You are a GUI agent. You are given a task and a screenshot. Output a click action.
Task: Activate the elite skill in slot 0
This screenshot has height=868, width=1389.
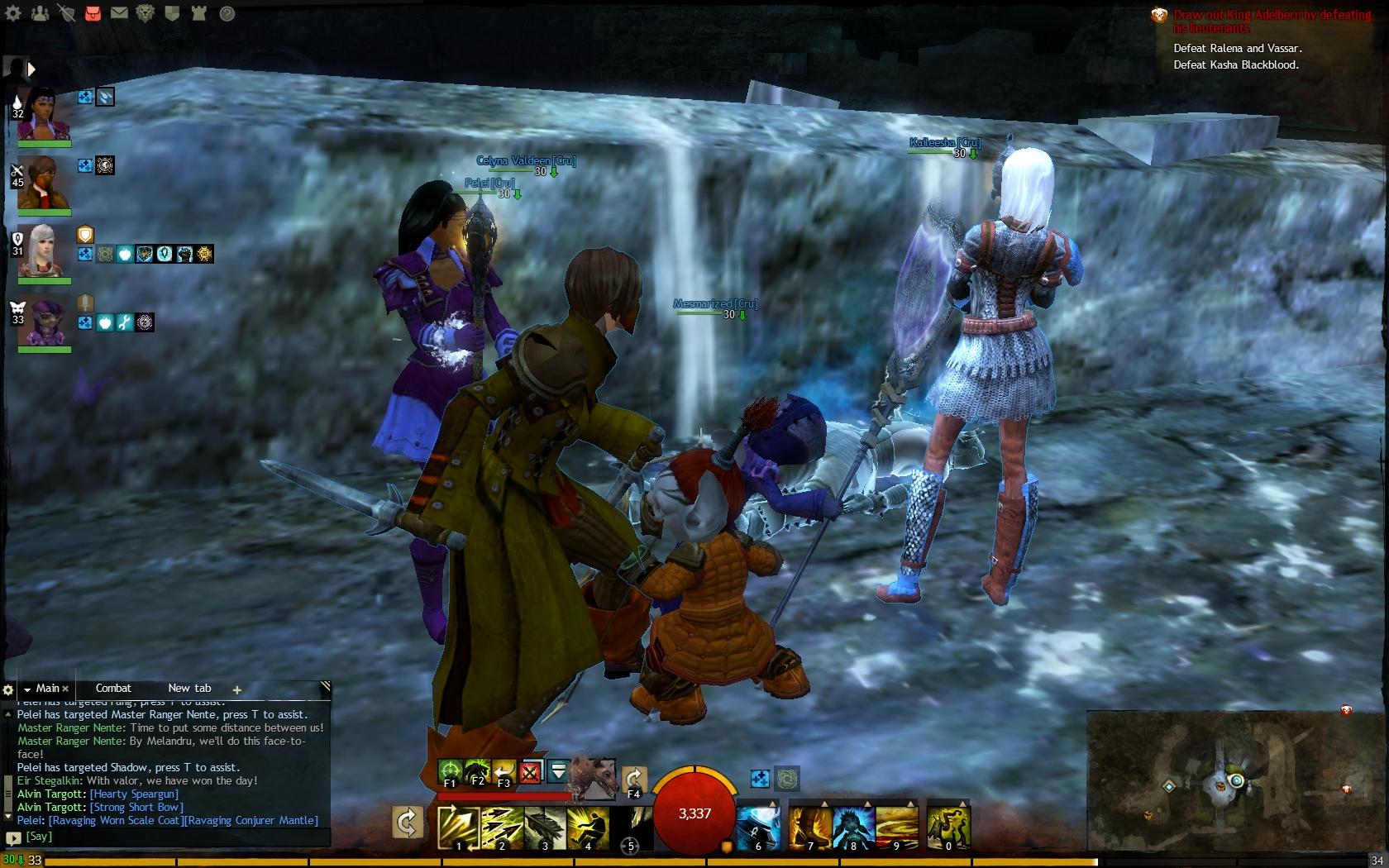[947, 827]
